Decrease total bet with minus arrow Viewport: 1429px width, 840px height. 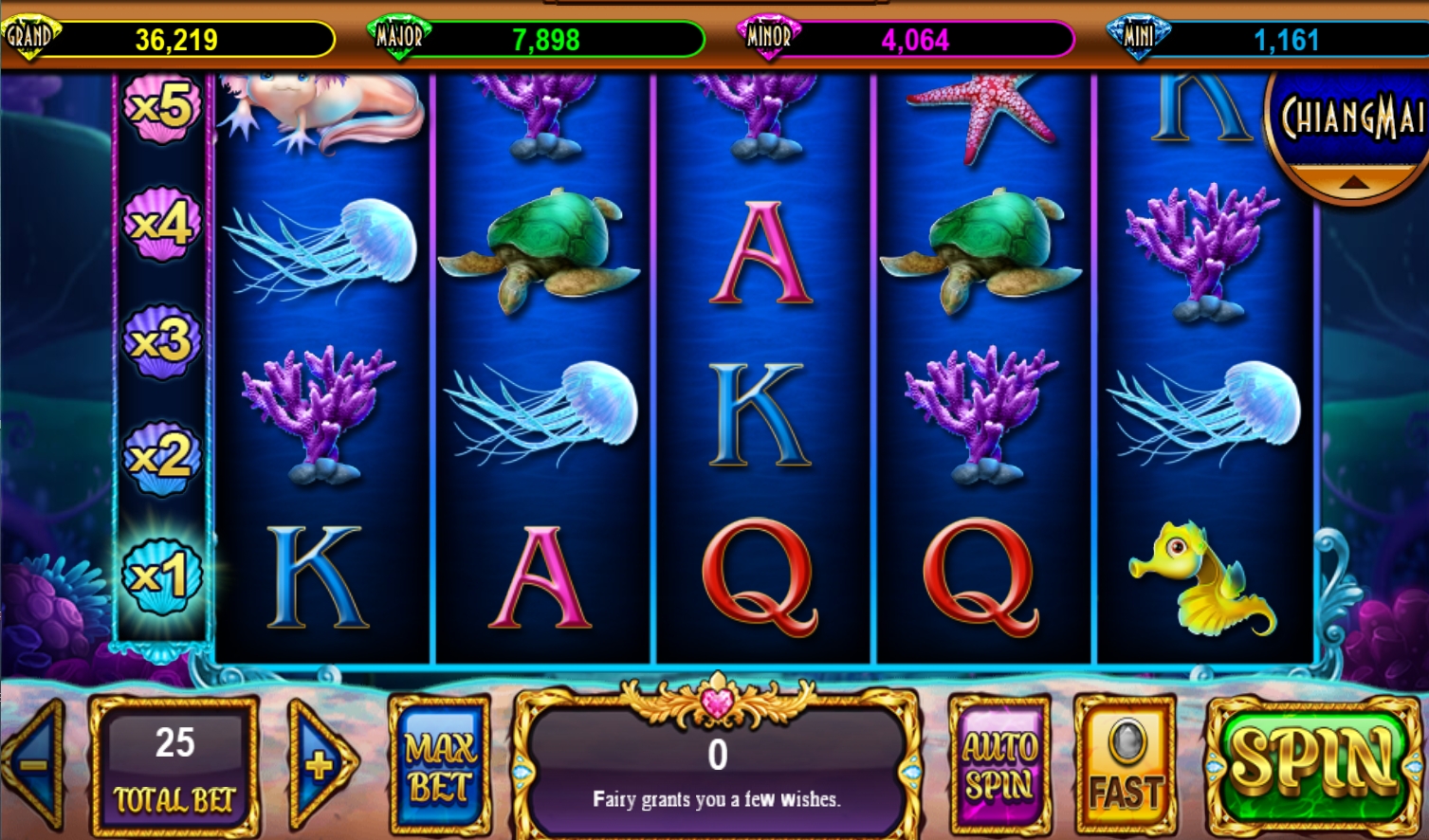(x=35, y=764)
